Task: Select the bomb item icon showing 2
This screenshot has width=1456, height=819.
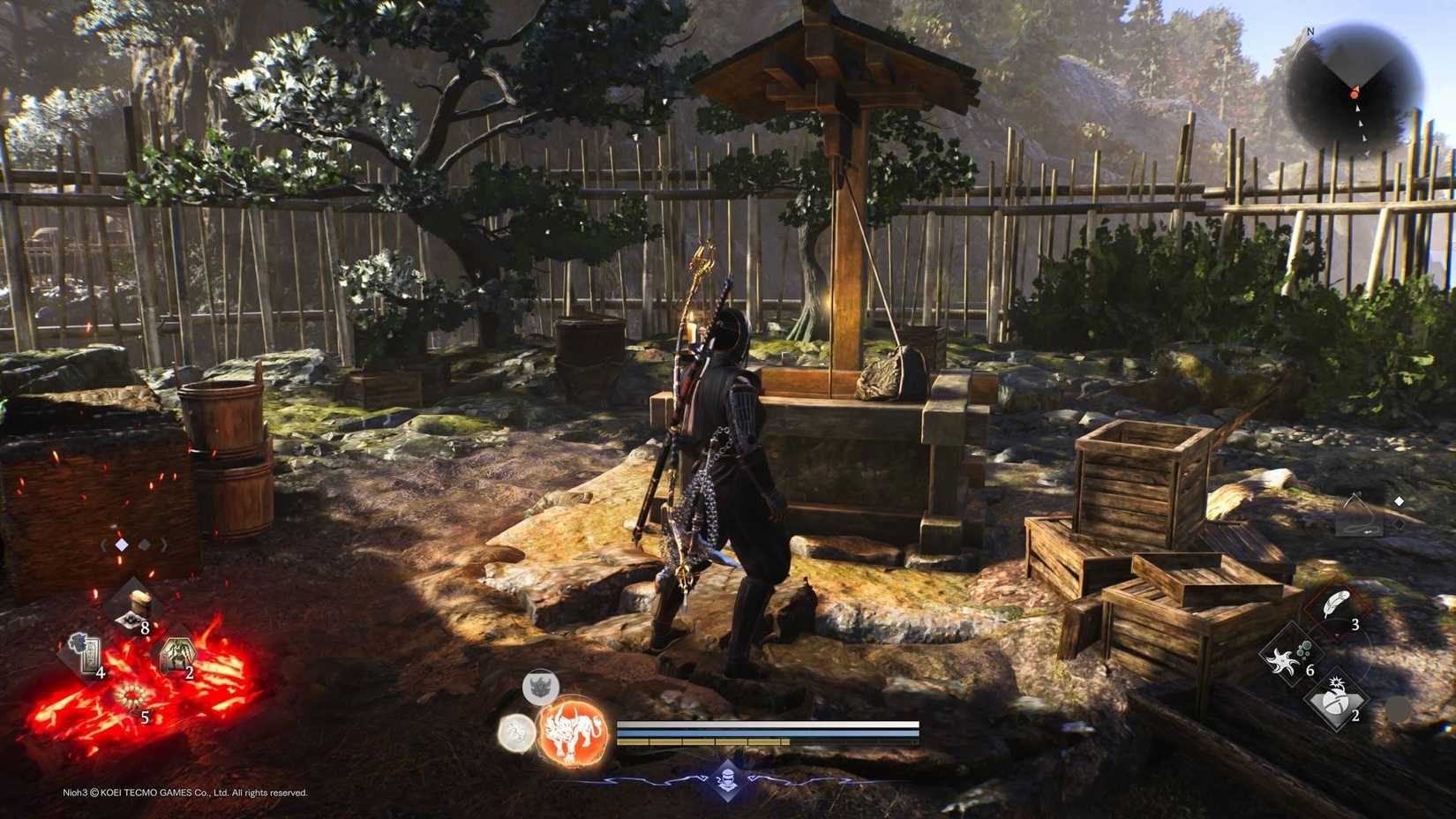Action: 1336,701
